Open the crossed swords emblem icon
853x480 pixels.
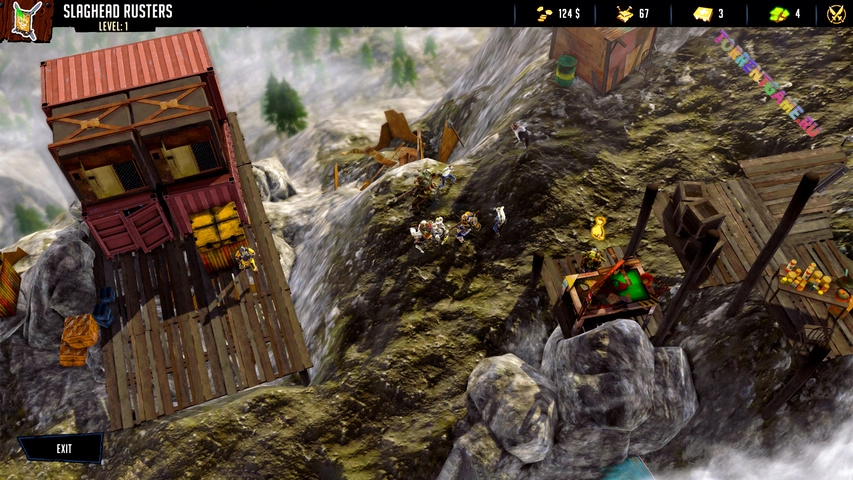click(836, 14)
